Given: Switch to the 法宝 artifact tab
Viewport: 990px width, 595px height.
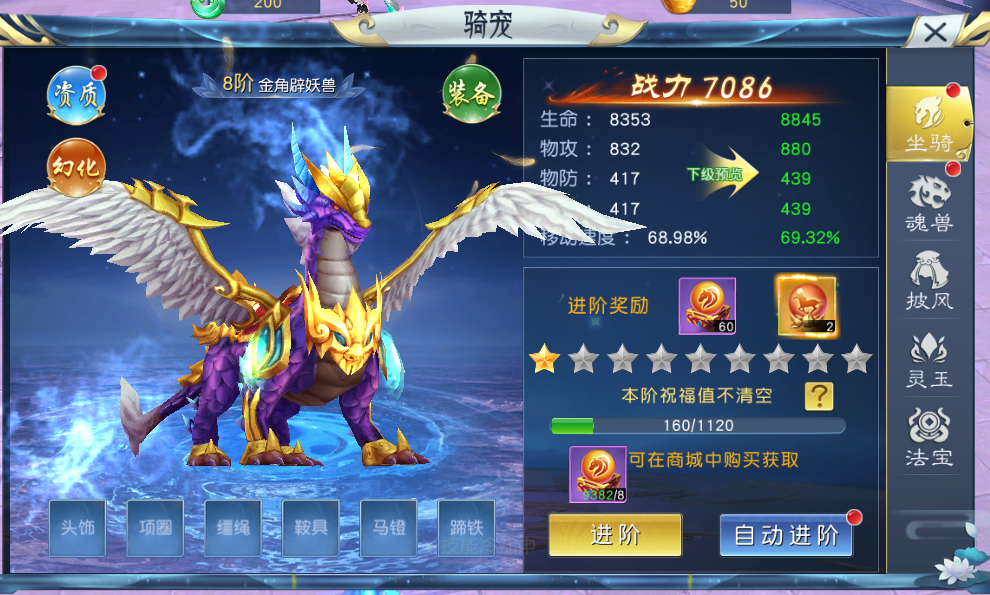Looking at the screenshot, I should [929, 440].
